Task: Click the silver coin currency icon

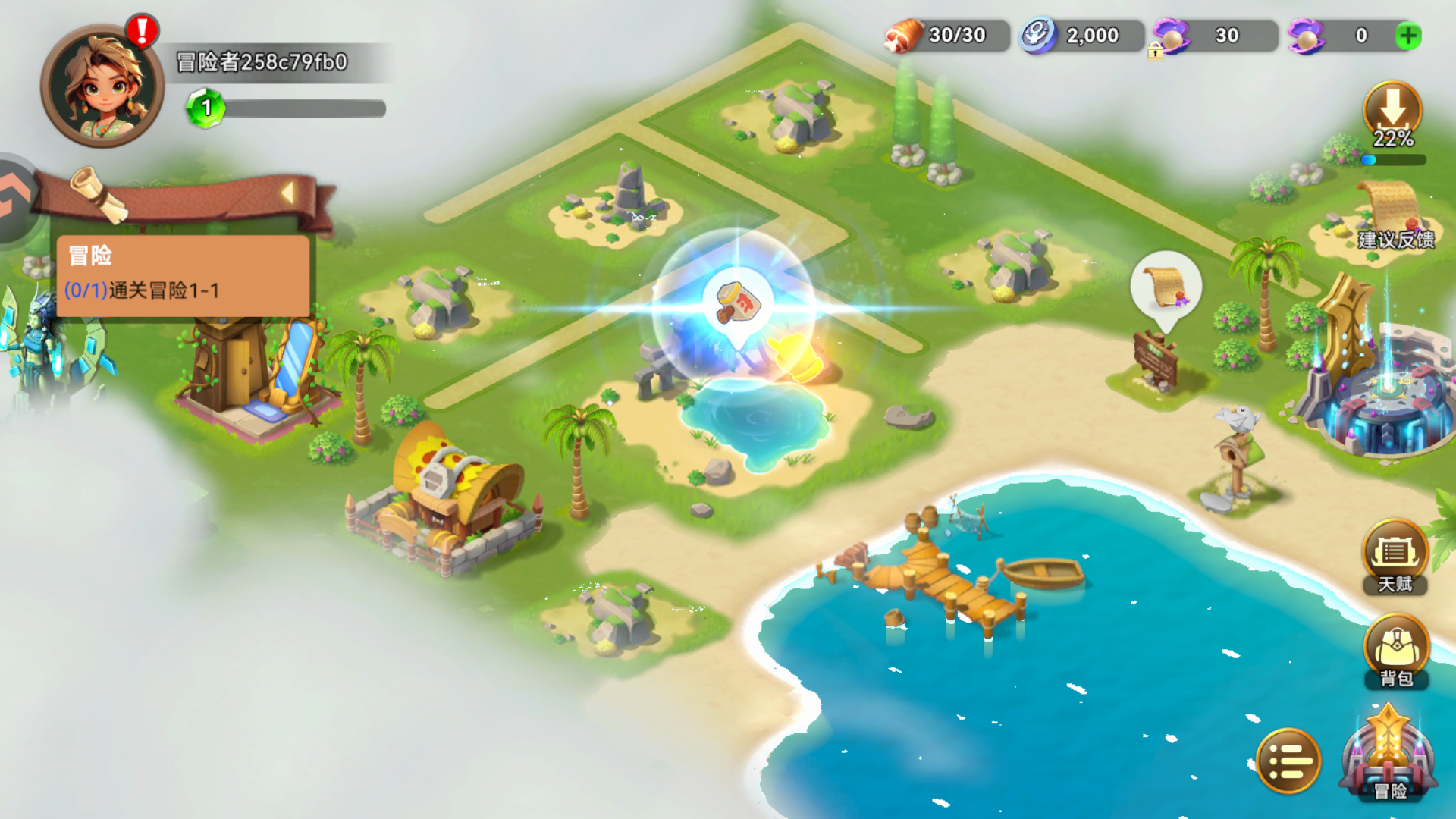Action: (x=1037, y=36)
